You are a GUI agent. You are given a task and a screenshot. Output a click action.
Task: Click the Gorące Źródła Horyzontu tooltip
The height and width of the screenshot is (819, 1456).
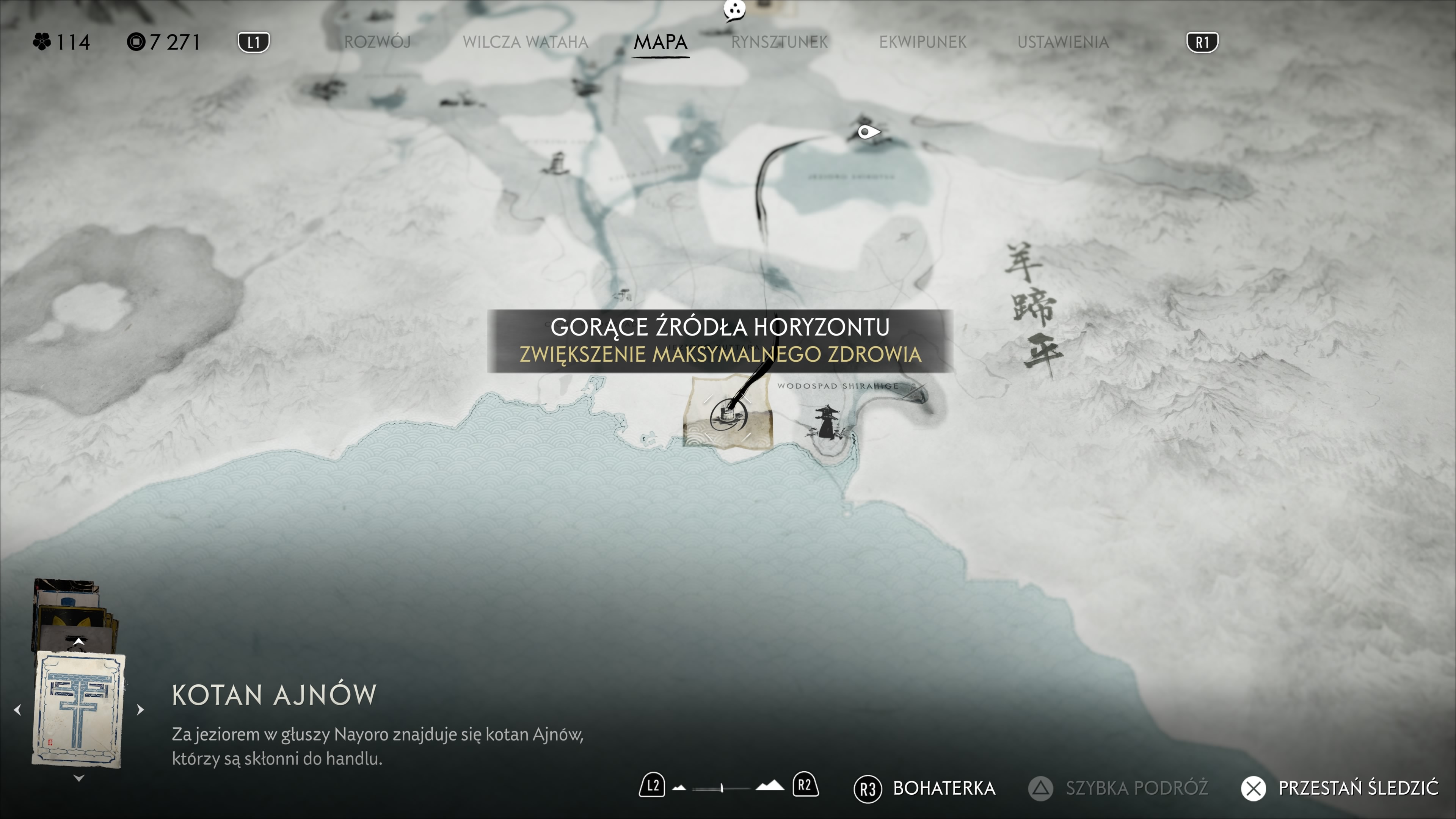click(x=720, y=341)
